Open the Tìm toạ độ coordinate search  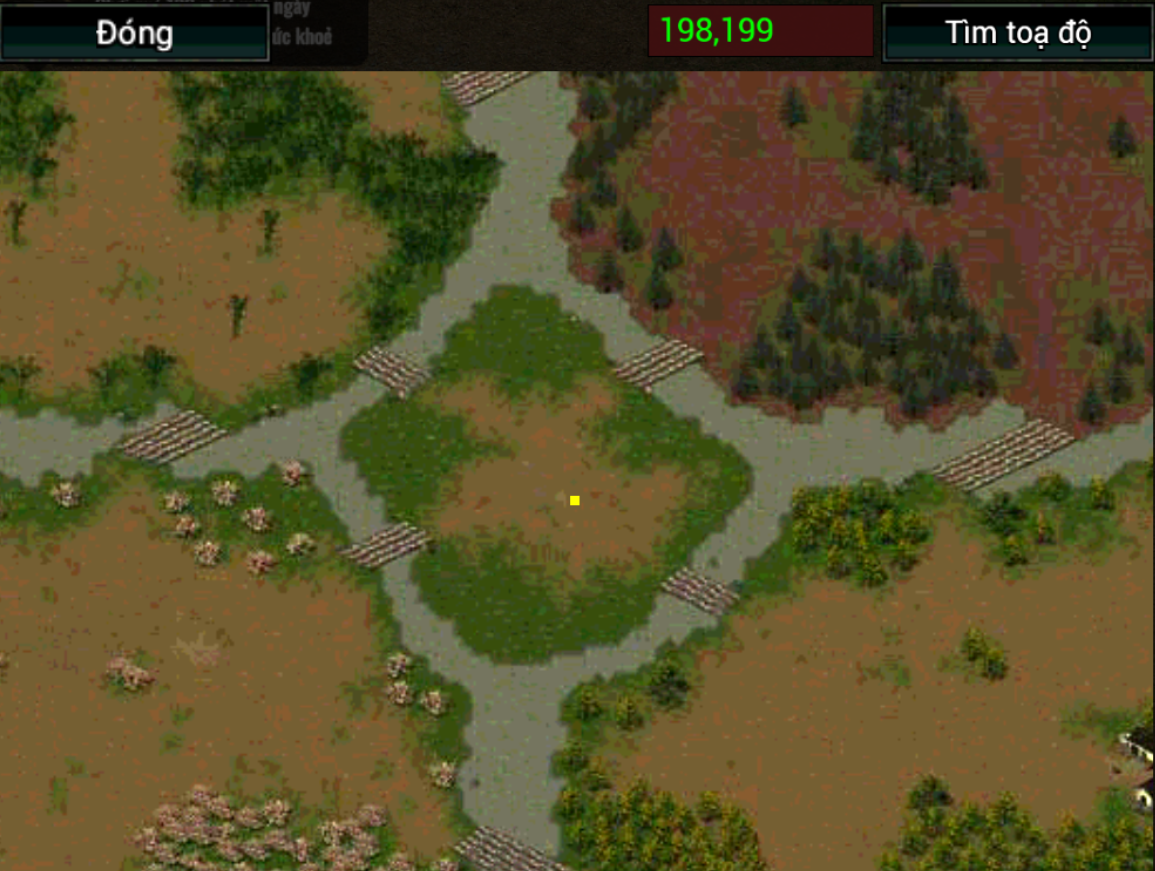[x=1018, y=33]
